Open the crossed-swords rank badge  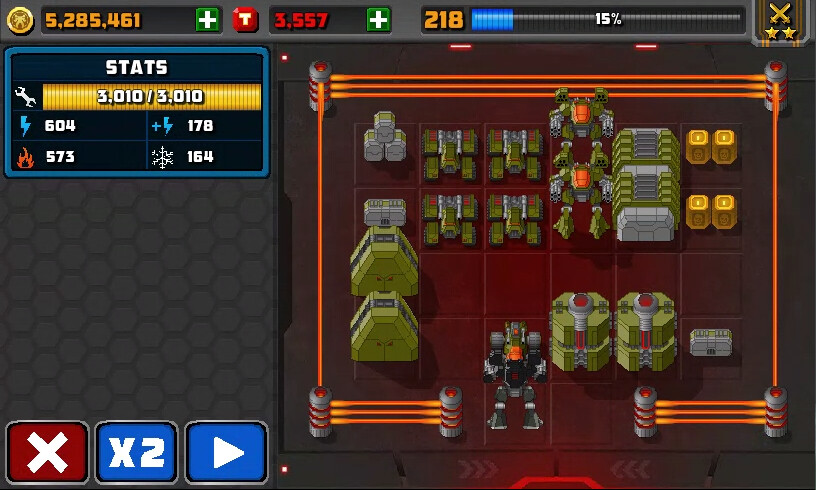(x=780, y=21)
